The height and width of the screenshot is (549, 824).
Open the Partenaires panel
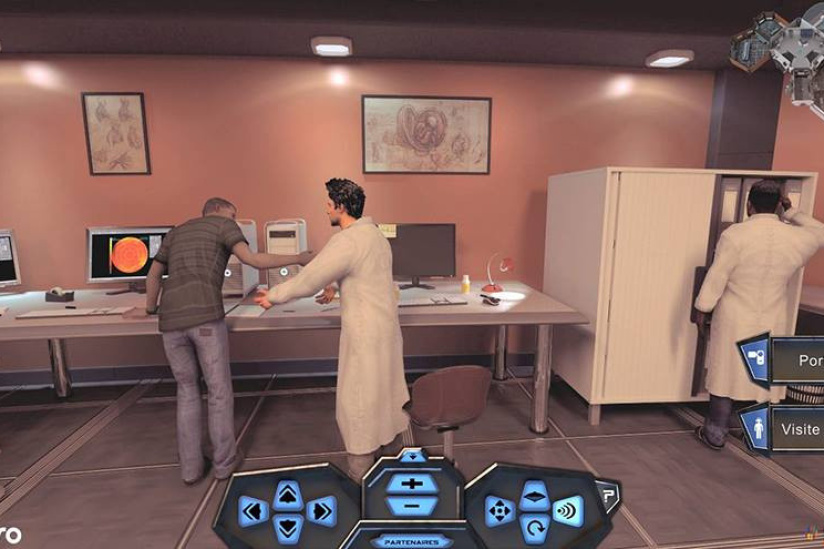411,541
